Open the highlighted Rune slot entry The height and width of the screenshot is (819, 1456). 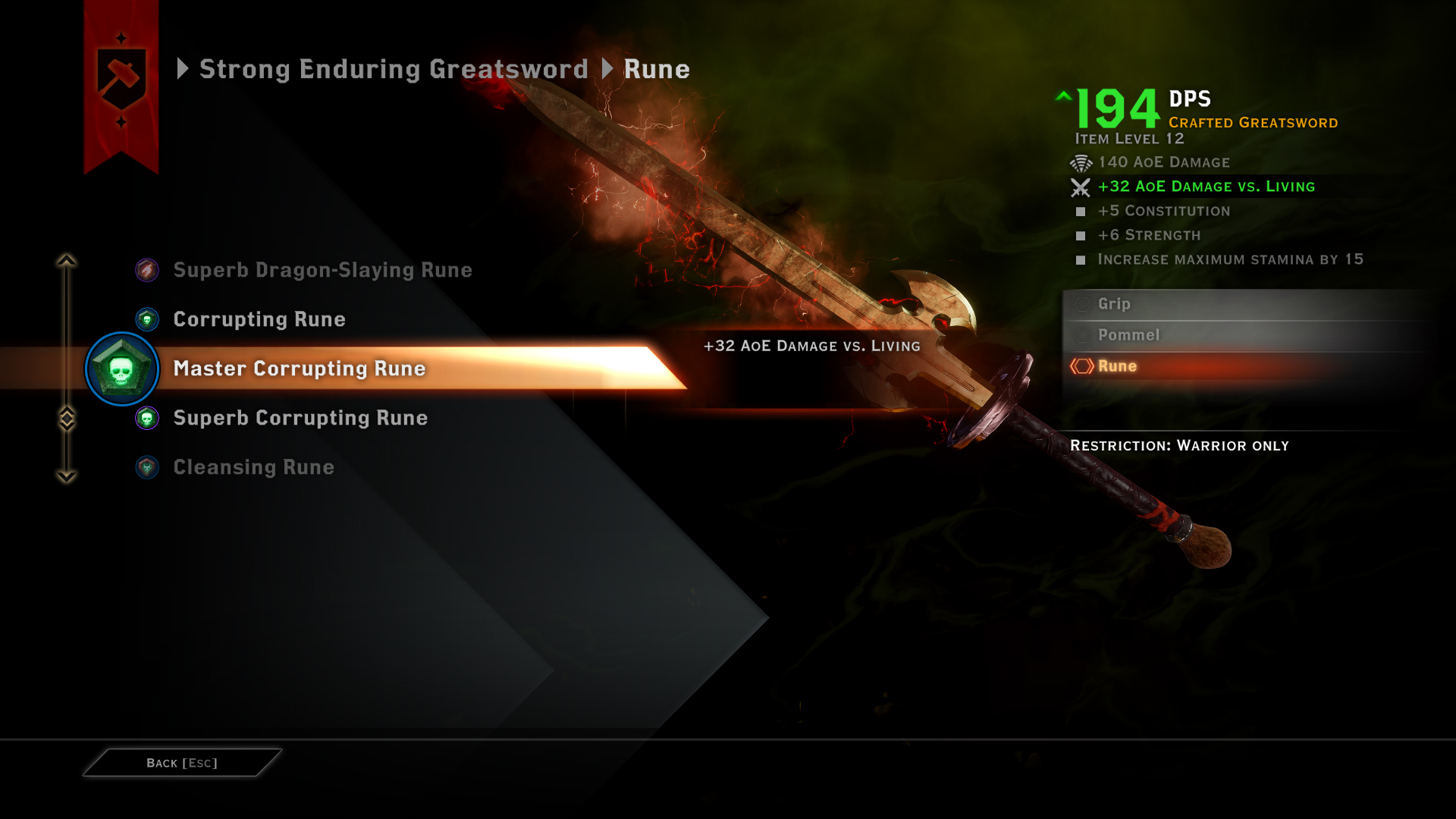[1117, 366]
